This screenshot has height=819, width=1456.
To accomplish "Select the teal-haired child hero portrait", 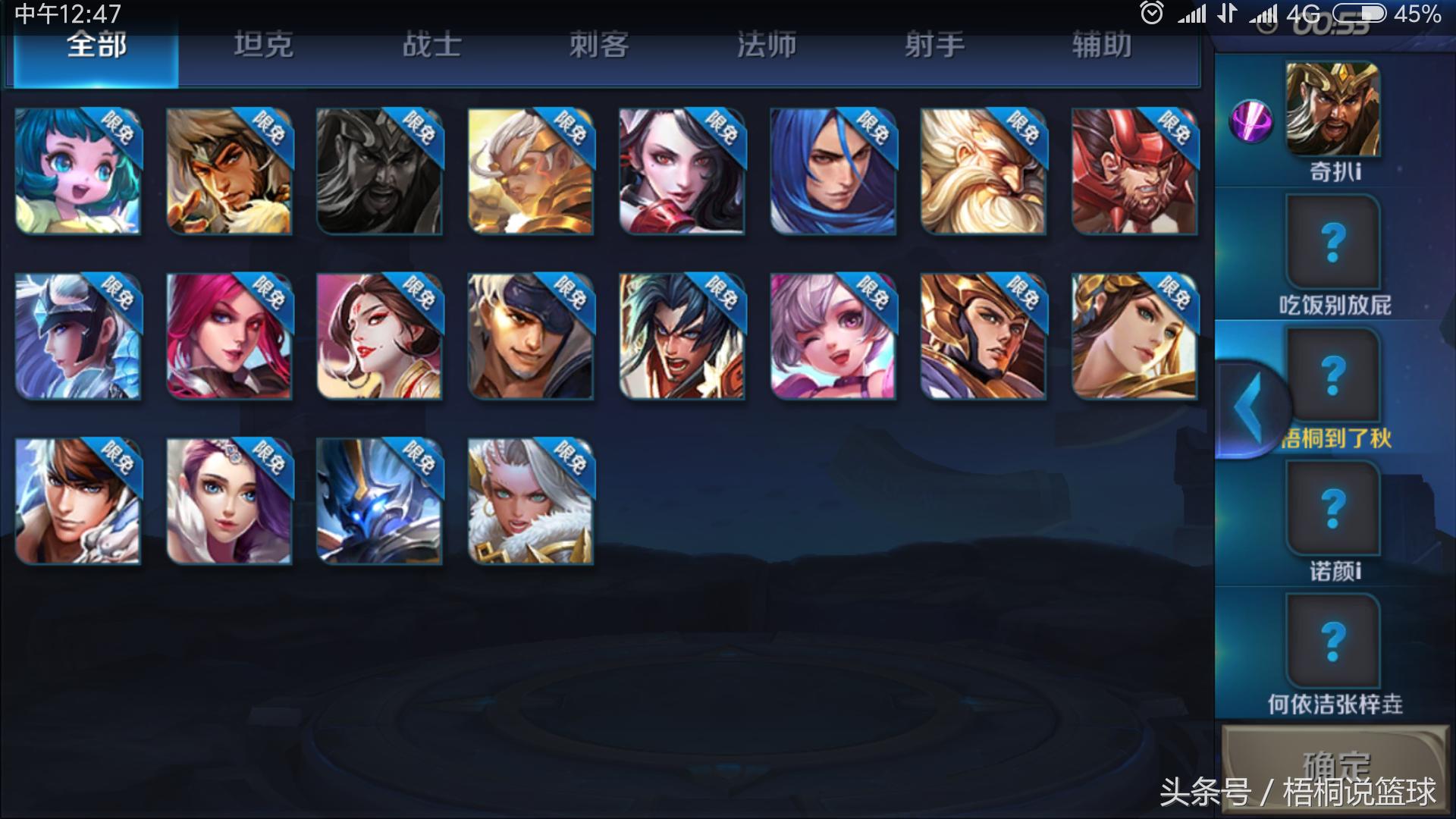I will (x=78, y=171).
